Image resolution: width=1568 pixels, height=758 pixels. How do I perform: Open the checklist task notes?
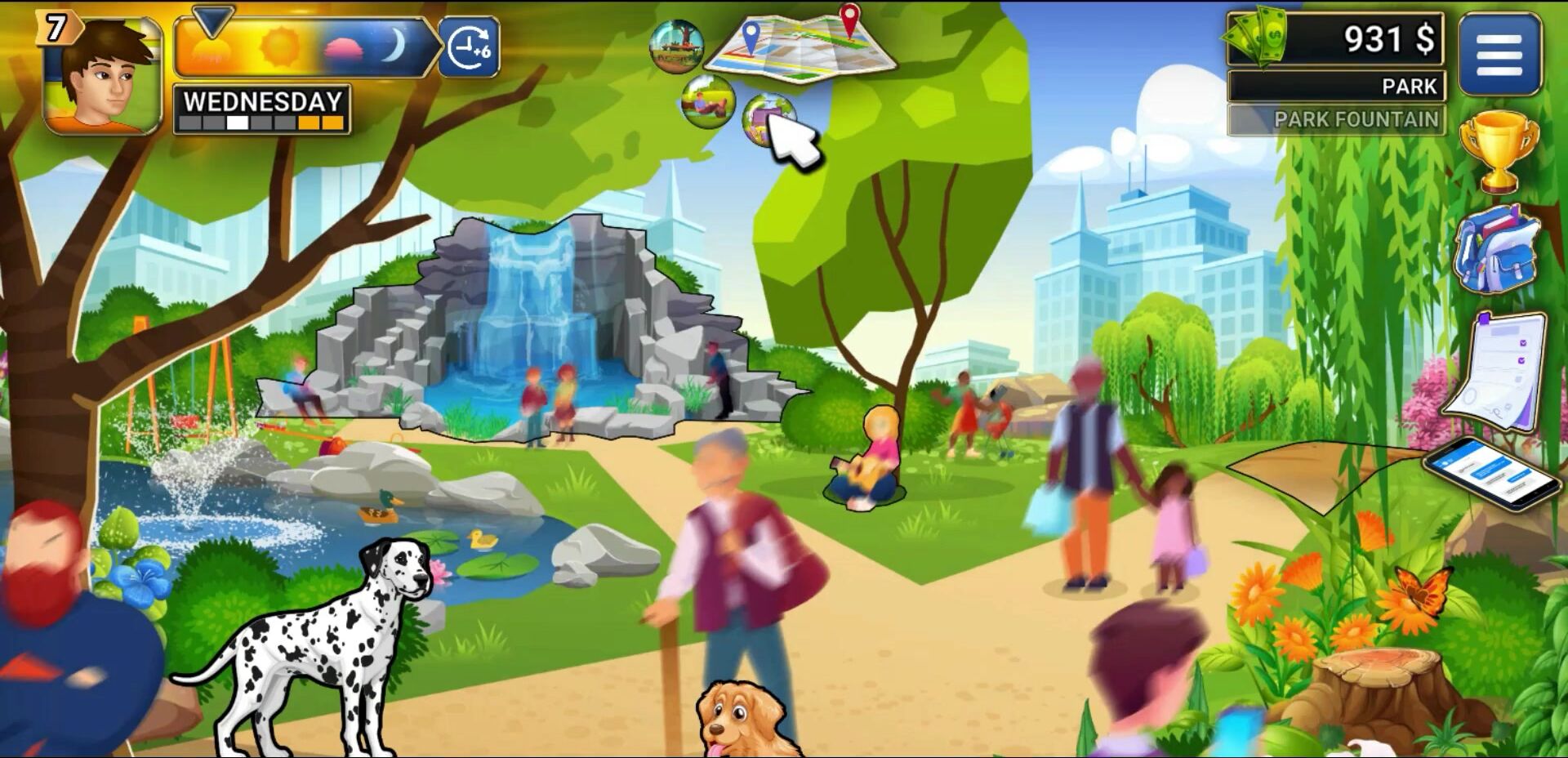point(1499,370)
